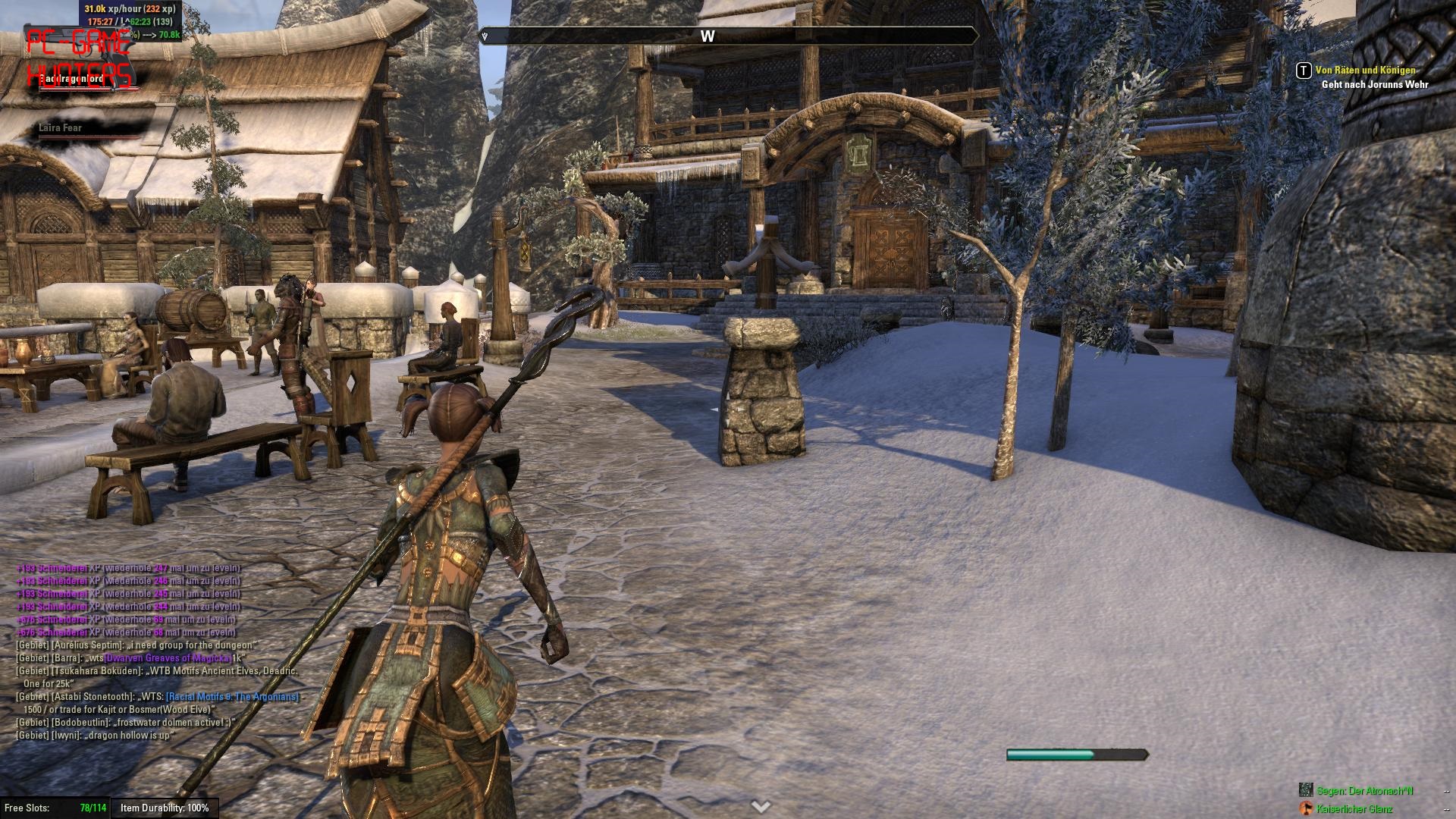
Task: Click the Item Durability panel
Action: coord(165,808)
